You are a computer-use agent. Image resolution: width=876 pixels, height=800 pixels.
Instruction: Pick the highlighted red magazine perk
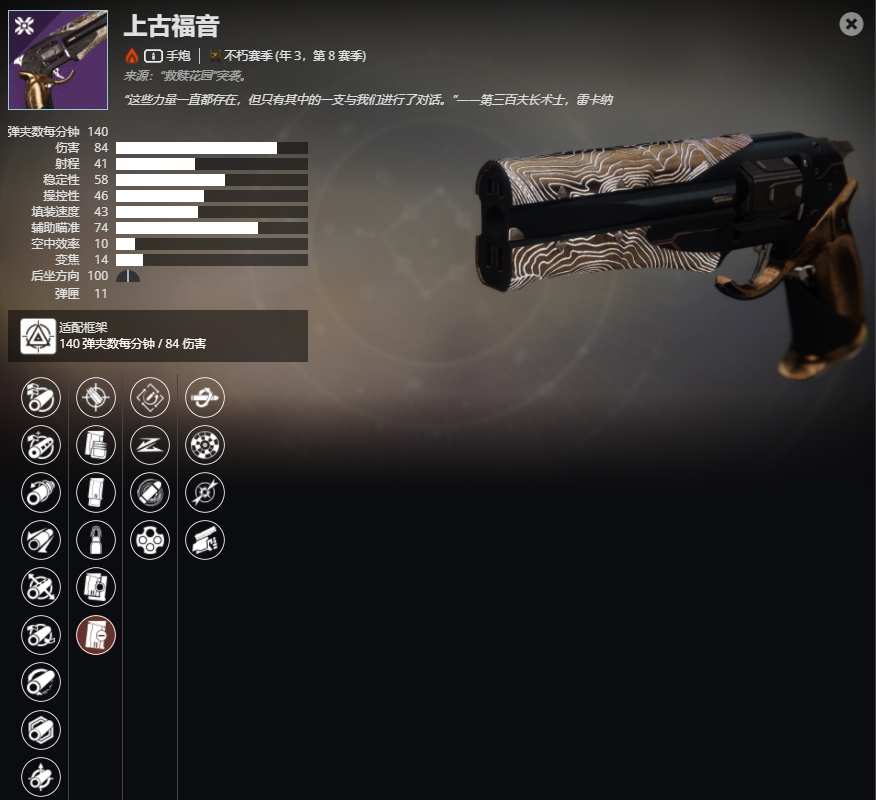pyautogui.click(x=96, y=634)
